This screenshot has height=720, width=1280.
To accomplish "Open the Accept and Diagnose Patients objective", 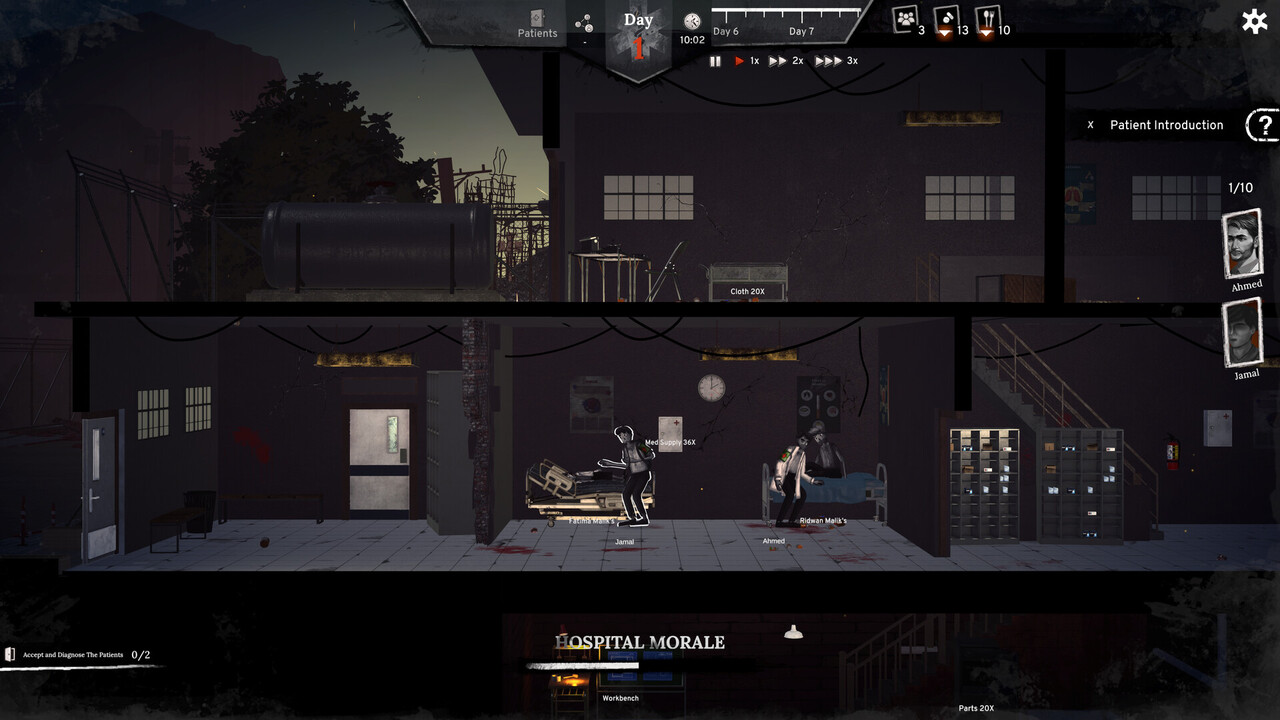I will (75, 655).
